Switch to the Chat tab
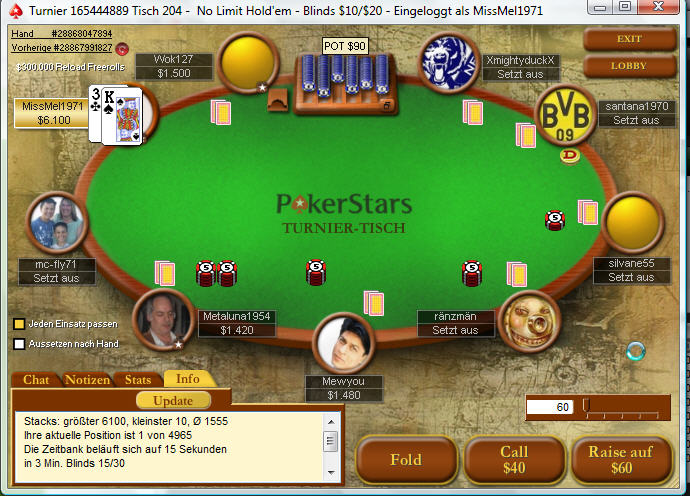 click(x=36, y=380)
